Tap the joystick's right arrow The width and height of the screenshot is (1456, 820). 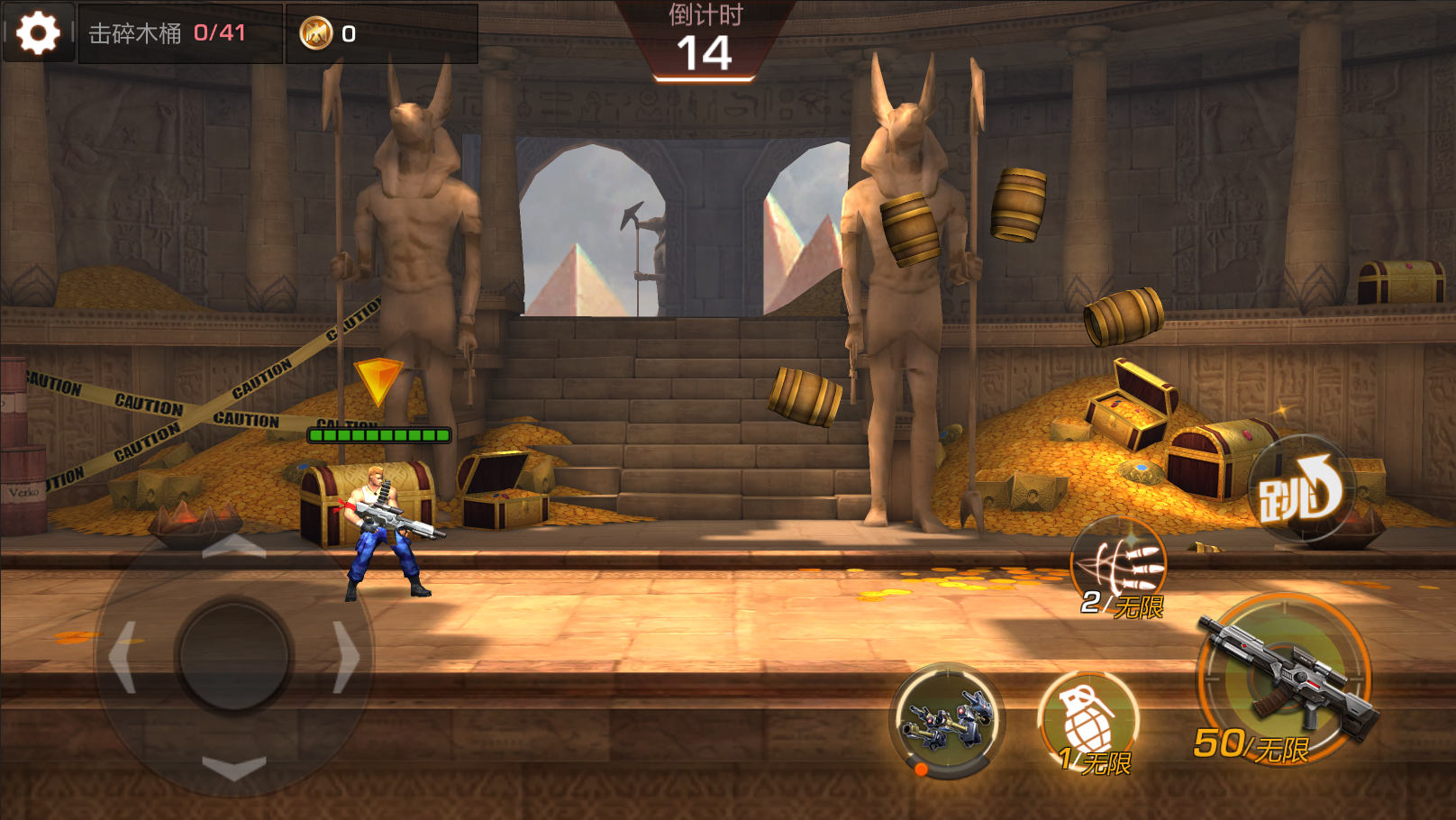click(x=346, y=657)
